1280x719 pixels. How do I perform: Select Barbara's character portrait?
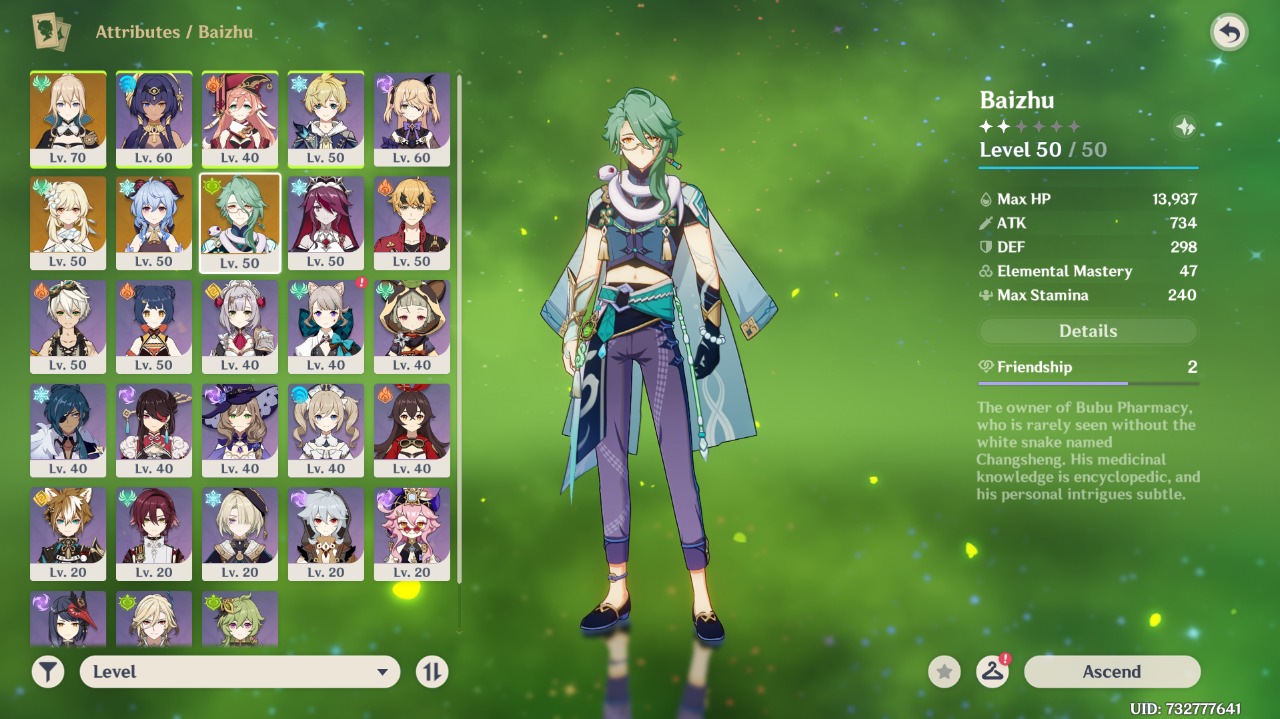click(x=326, y=430)
